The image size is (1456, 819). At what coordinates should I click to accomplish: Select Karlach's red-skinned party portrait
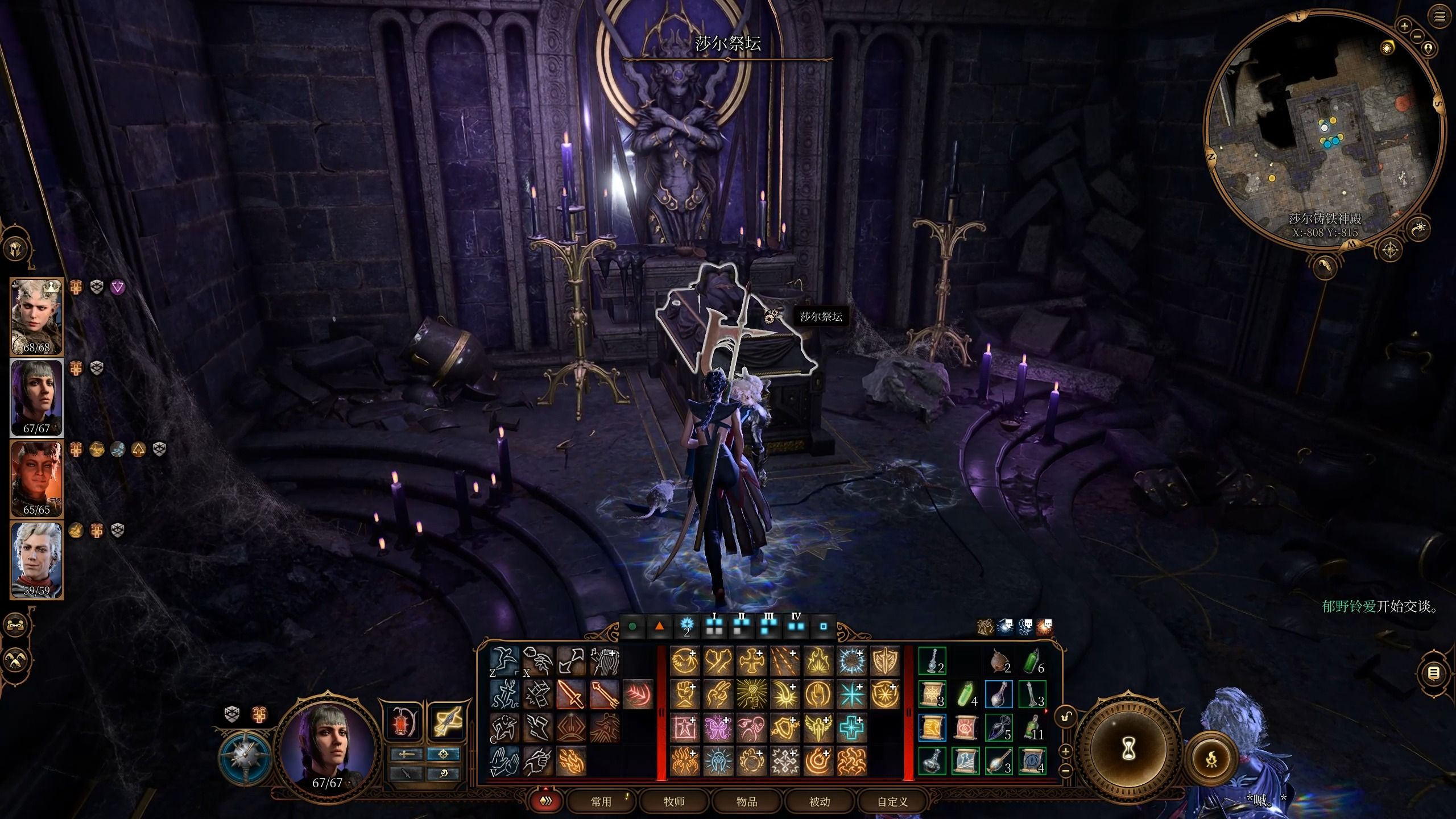(37, 478)
